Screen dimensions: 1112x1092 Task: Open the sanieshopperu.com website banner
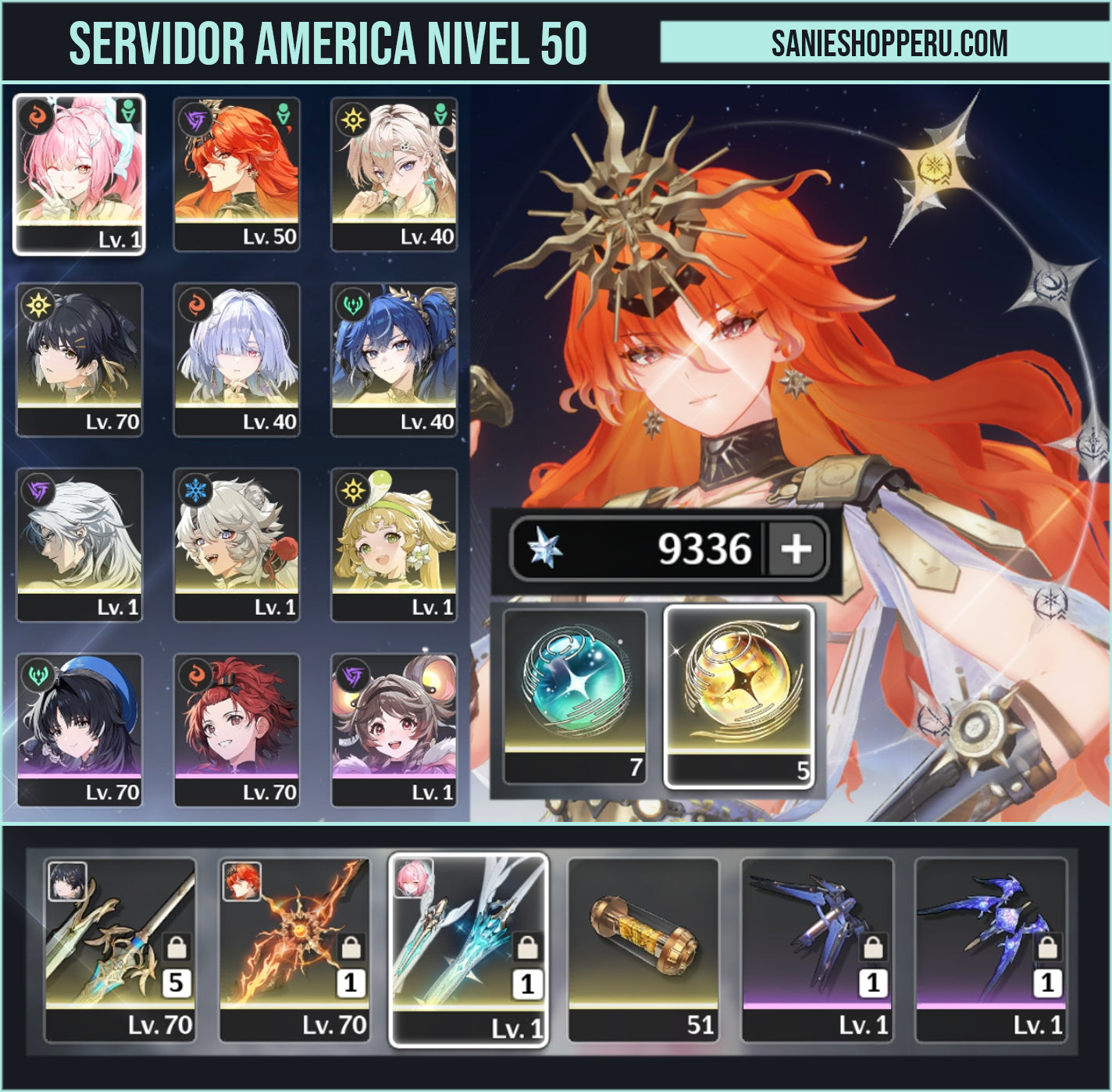pyautogui.click(x=889, y=42)
